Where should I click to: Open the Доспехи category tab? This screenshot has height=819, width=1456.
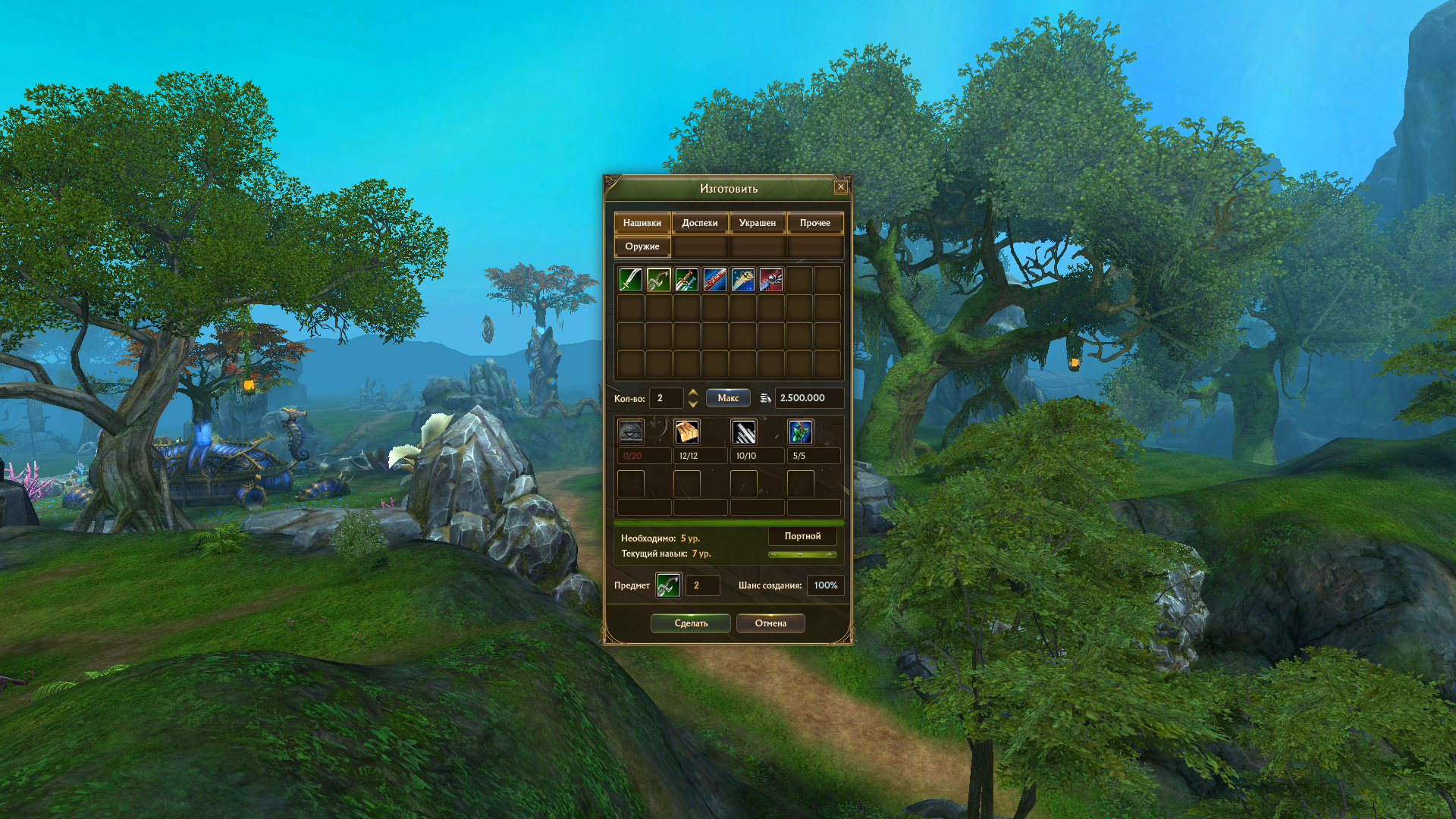(699, 223)
